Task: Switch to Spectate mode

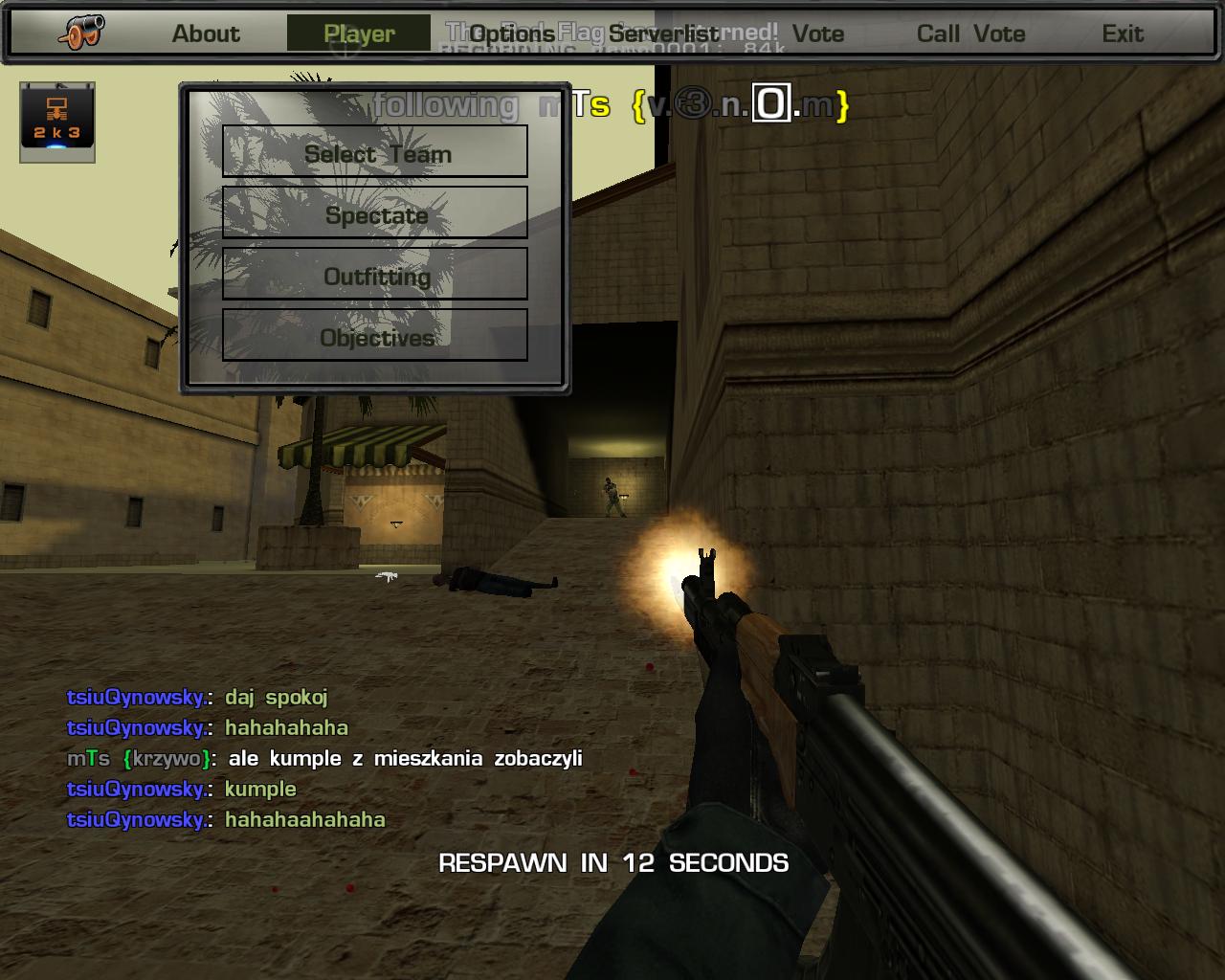Action: click(375, 213)
